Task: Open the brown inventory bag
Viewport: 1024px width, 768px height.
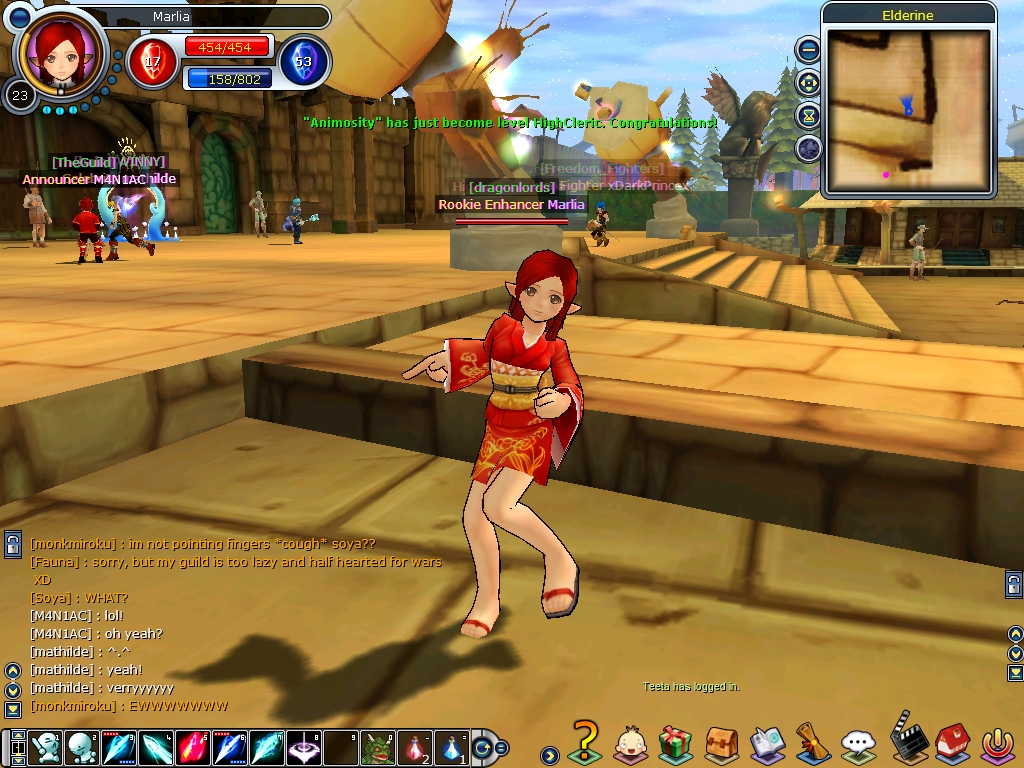Action: point(721,744)
